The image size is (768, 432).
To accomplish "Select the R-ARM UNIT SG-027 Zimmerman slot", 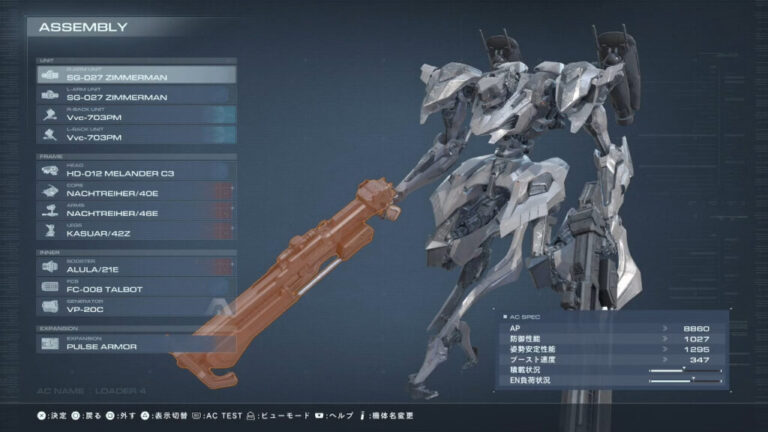I will pos(136,75).
